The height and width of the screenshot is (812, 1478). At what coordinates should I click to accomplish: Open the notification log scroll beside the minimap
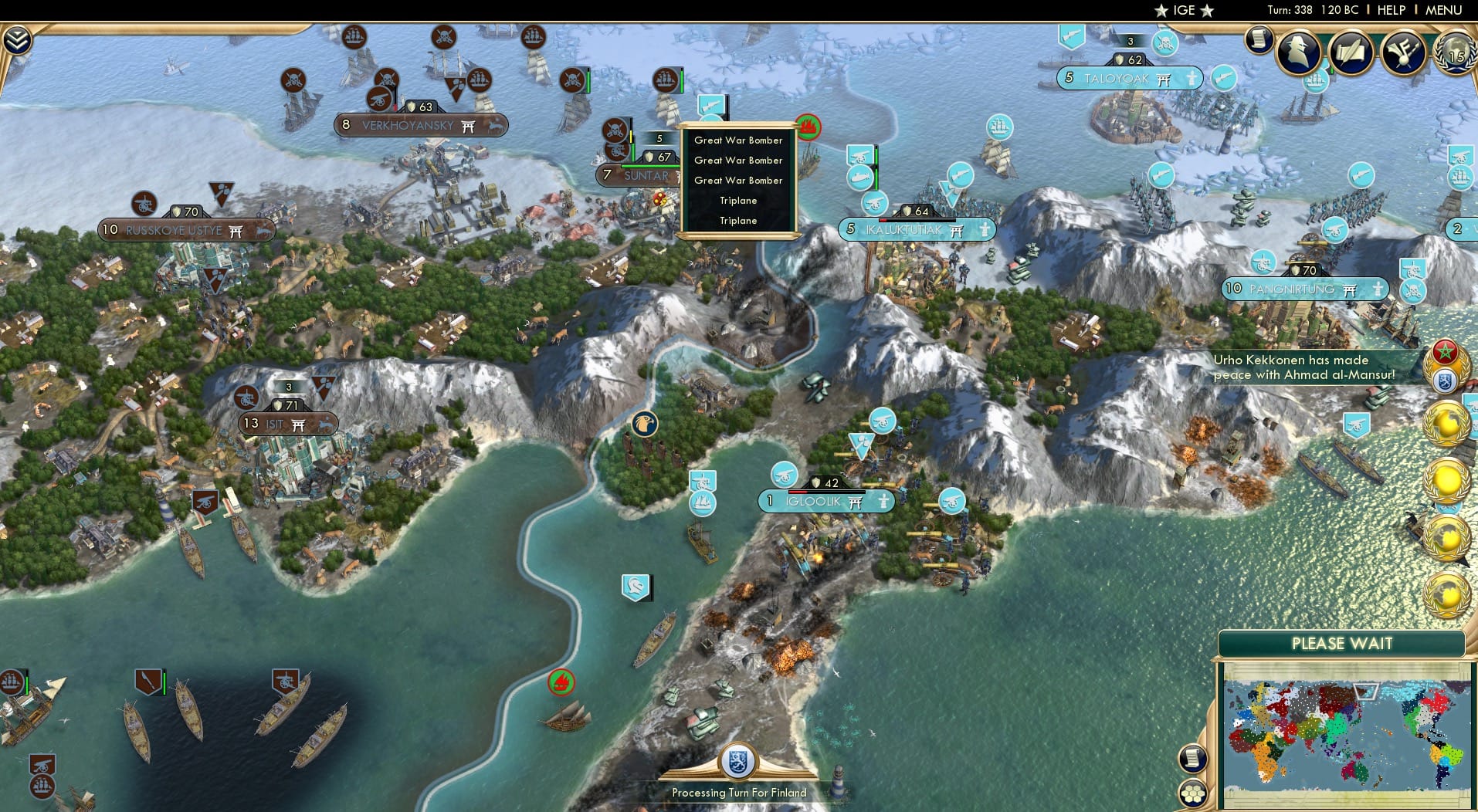1192,759
